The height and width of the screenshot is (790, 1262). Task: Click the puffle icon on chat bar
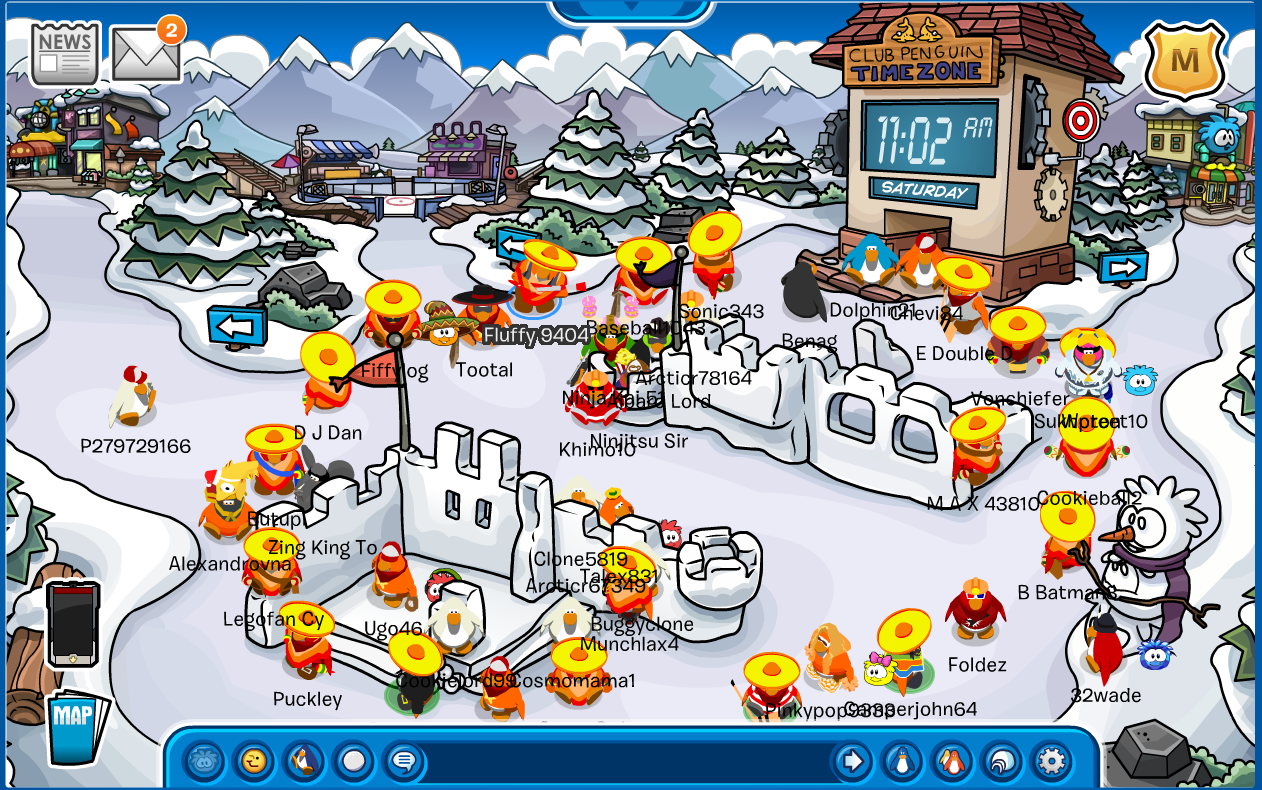click(205, 761)
